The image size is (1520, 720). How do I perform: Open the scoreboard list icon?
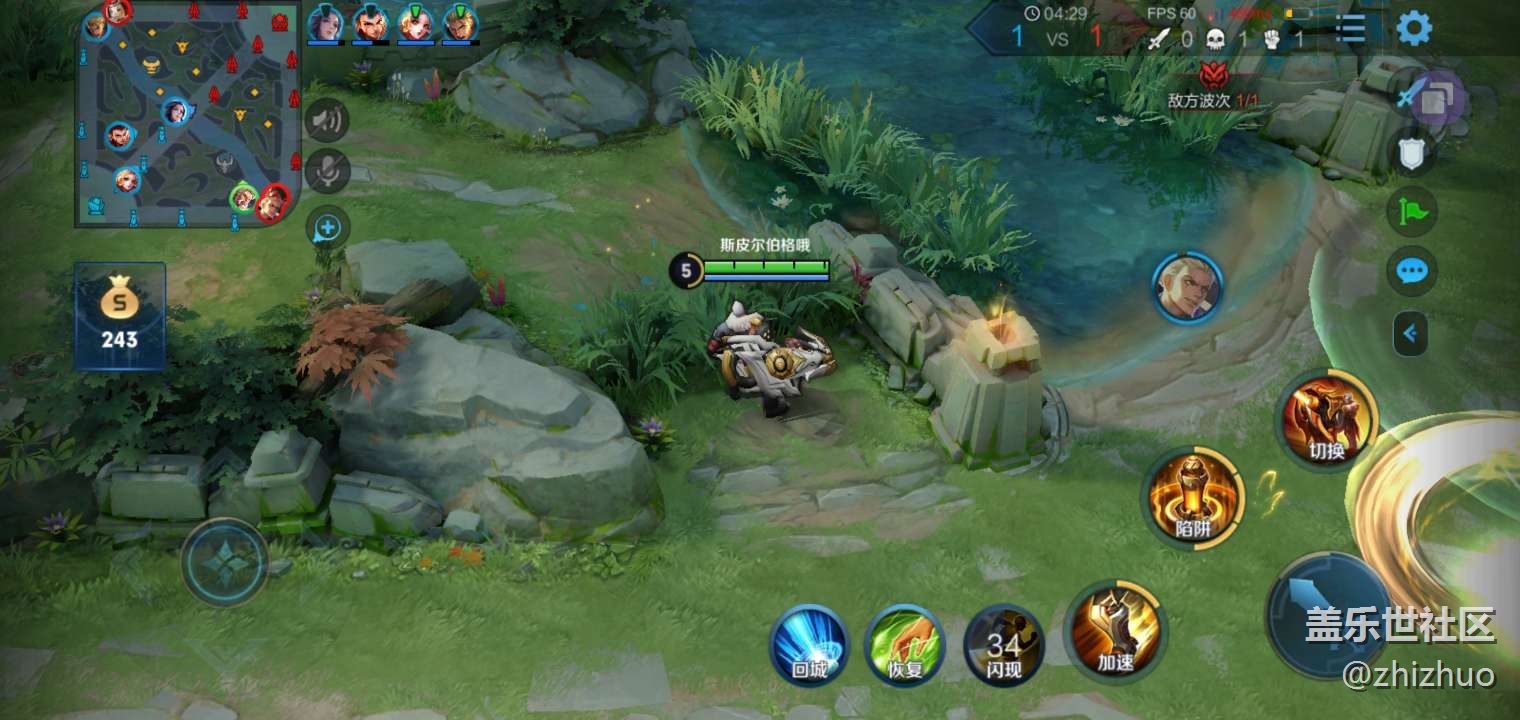click(1350, 29)
